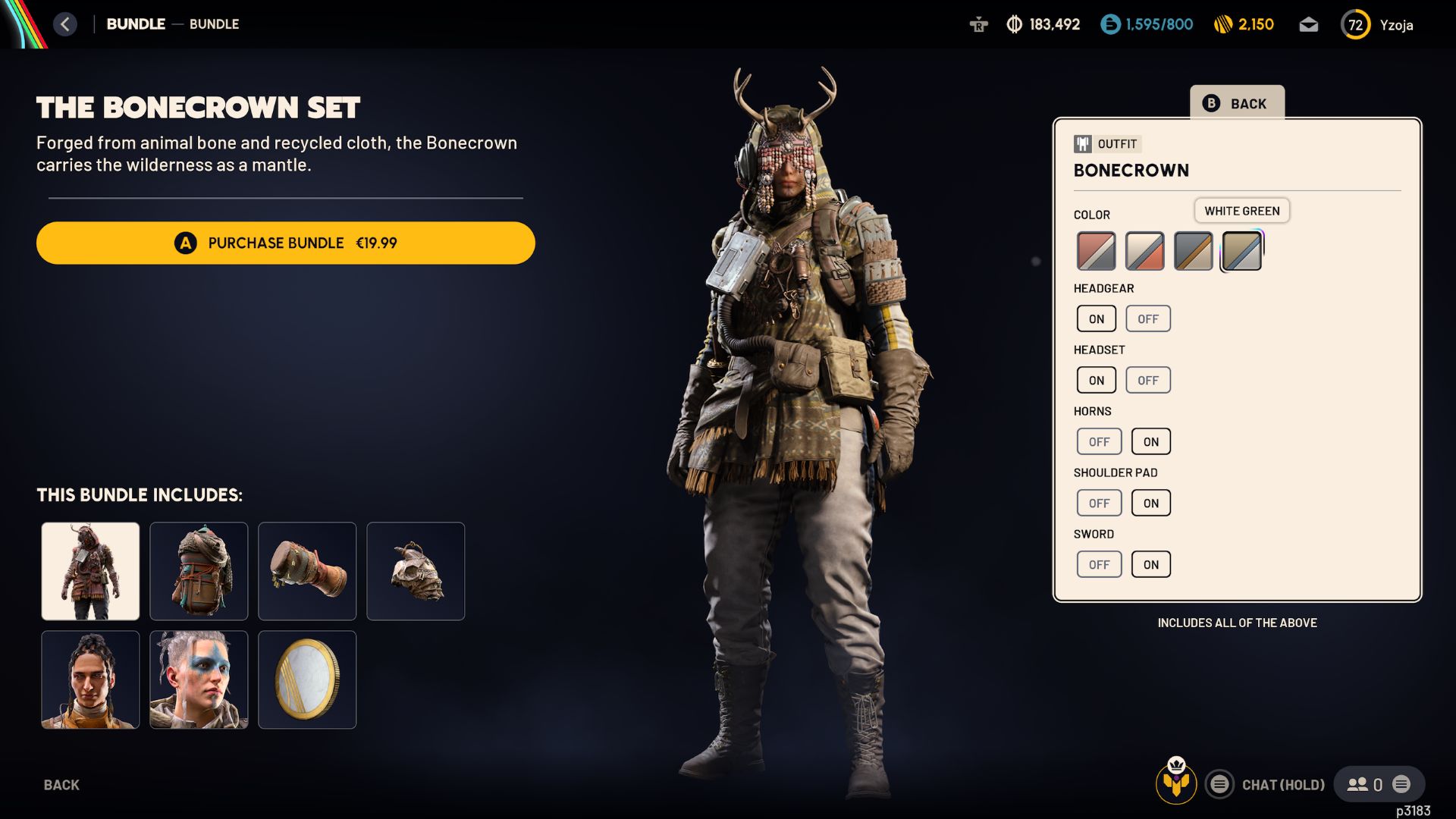The height and width of the screenshot is (819, 1456).
Task: Turn headset off
Action: pyautogui.click(x=1147, y=380)
